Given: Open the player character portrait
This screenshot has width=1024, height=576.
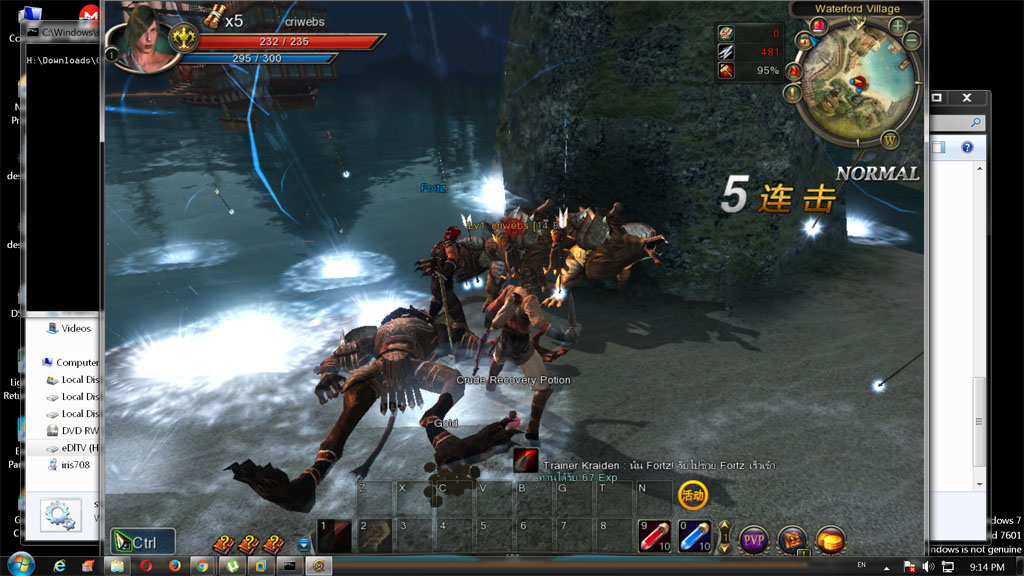Looking at the screenshot, I should pyautogui.click(x=147, y=35).
